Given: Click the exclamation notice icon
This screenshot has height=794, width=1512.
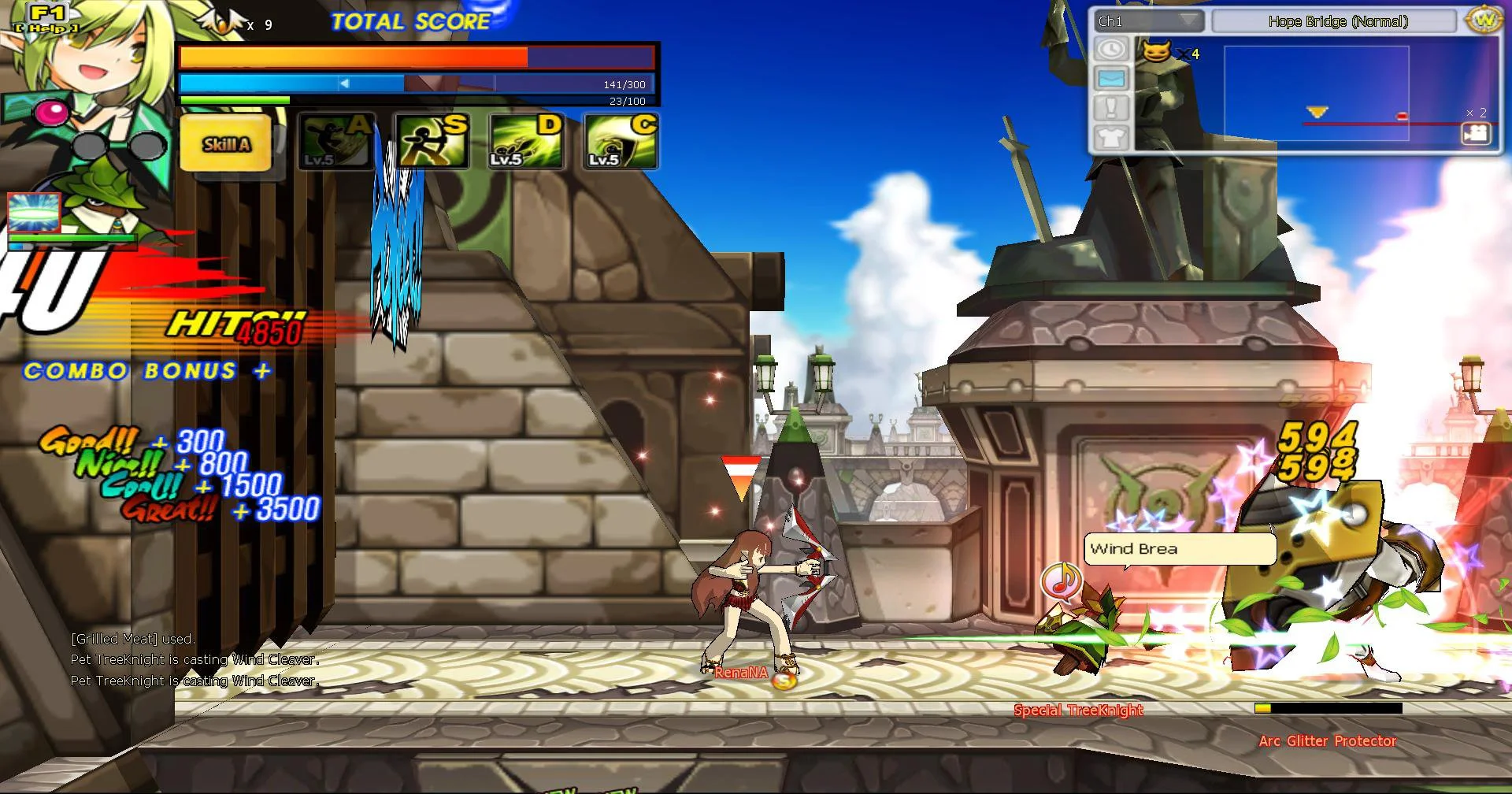Looking at the screenshot, I should [x=1110, y=108].
